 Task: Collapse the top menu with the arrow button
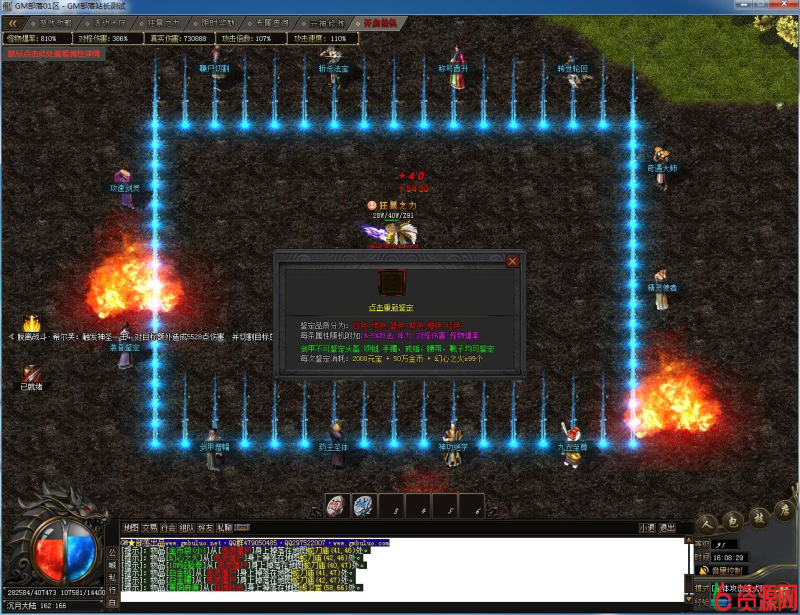click(x=12, y=22)
